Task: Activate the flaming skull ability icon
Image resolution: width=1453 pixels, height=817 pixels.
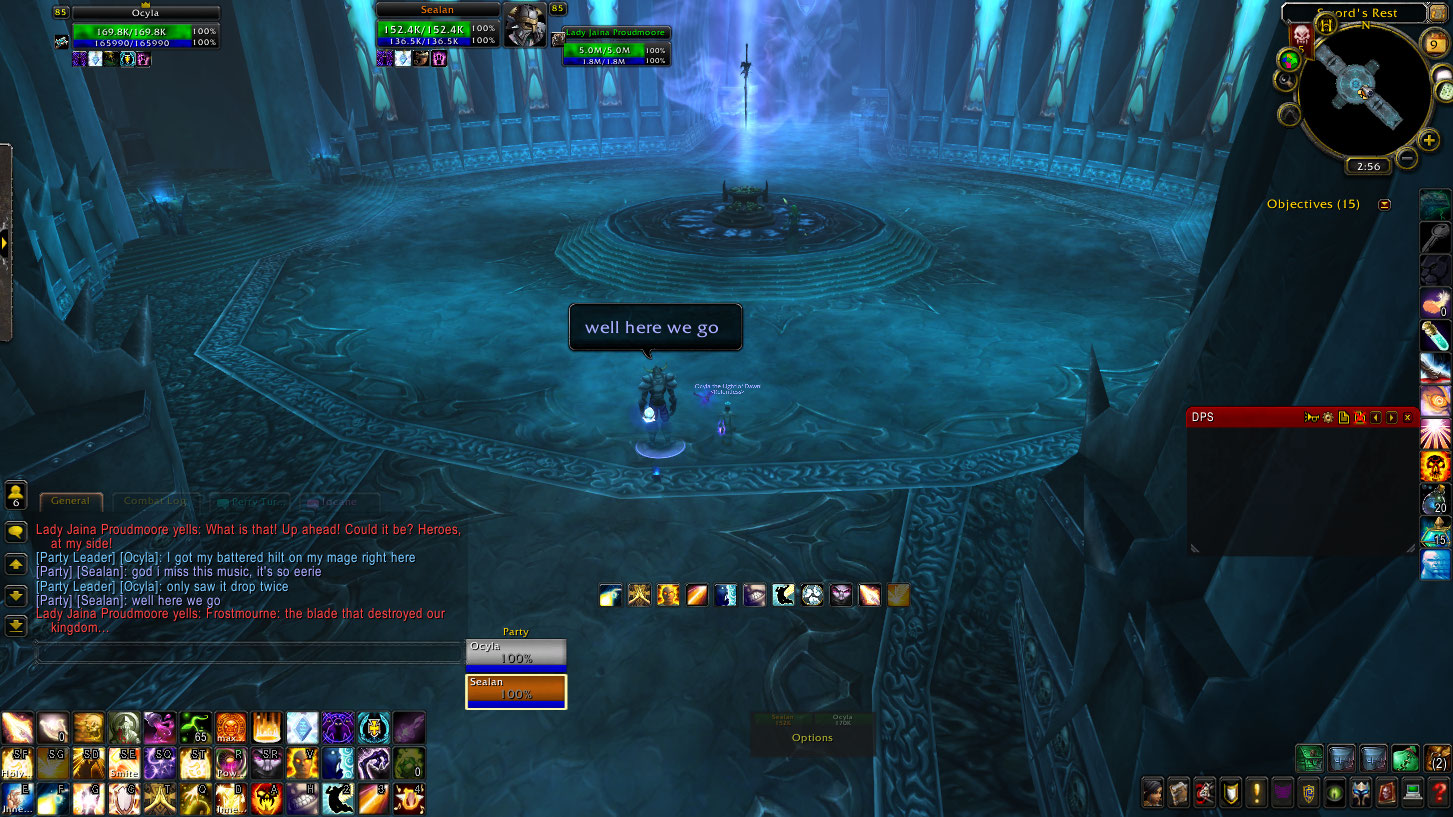Action: 1435,466
